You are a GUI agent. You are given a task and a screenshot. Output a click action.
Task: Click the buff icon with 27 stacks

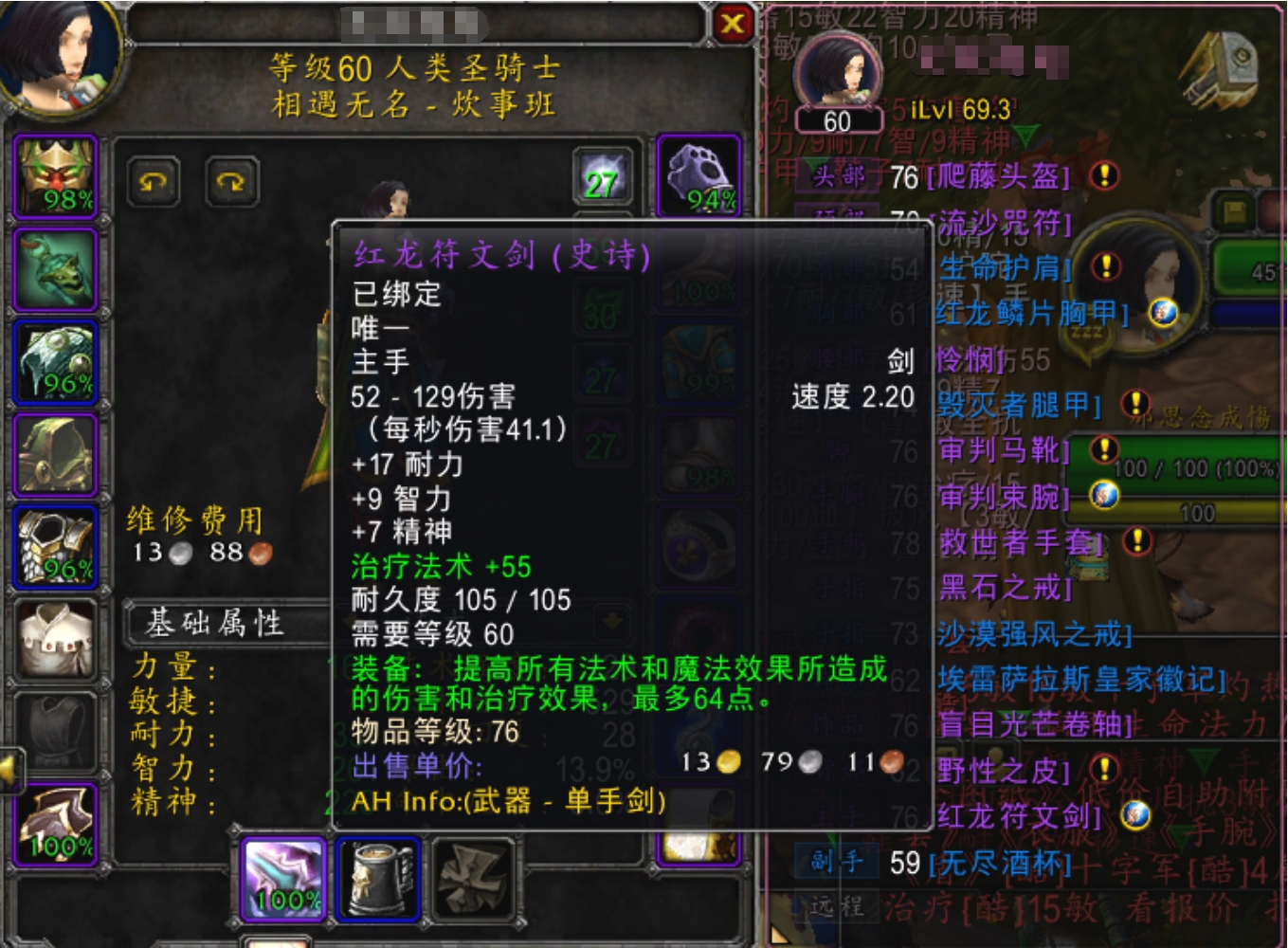pyautogui.click(x=601, y=175)
